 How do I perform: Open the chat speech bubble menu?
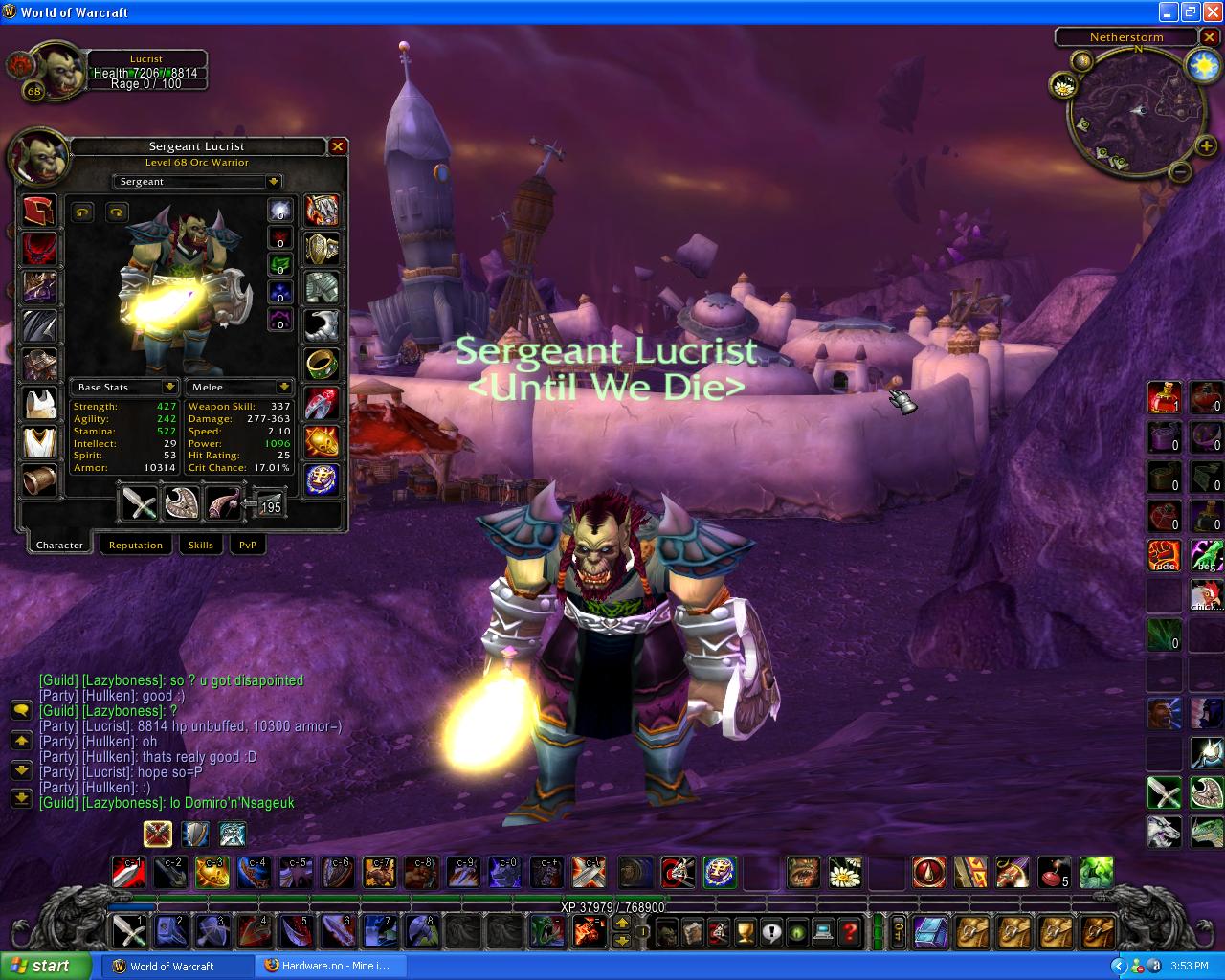21,710
